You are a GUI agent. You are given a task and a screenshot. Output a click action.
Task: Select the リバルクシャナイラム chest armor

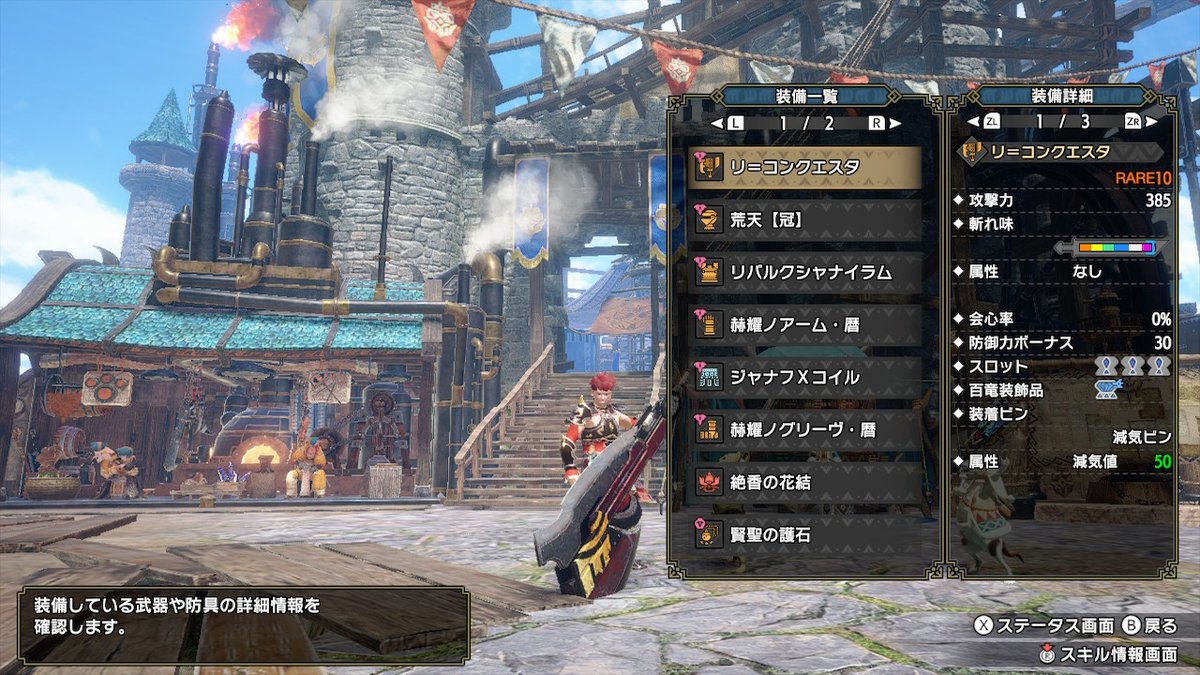tap(804, 272)
